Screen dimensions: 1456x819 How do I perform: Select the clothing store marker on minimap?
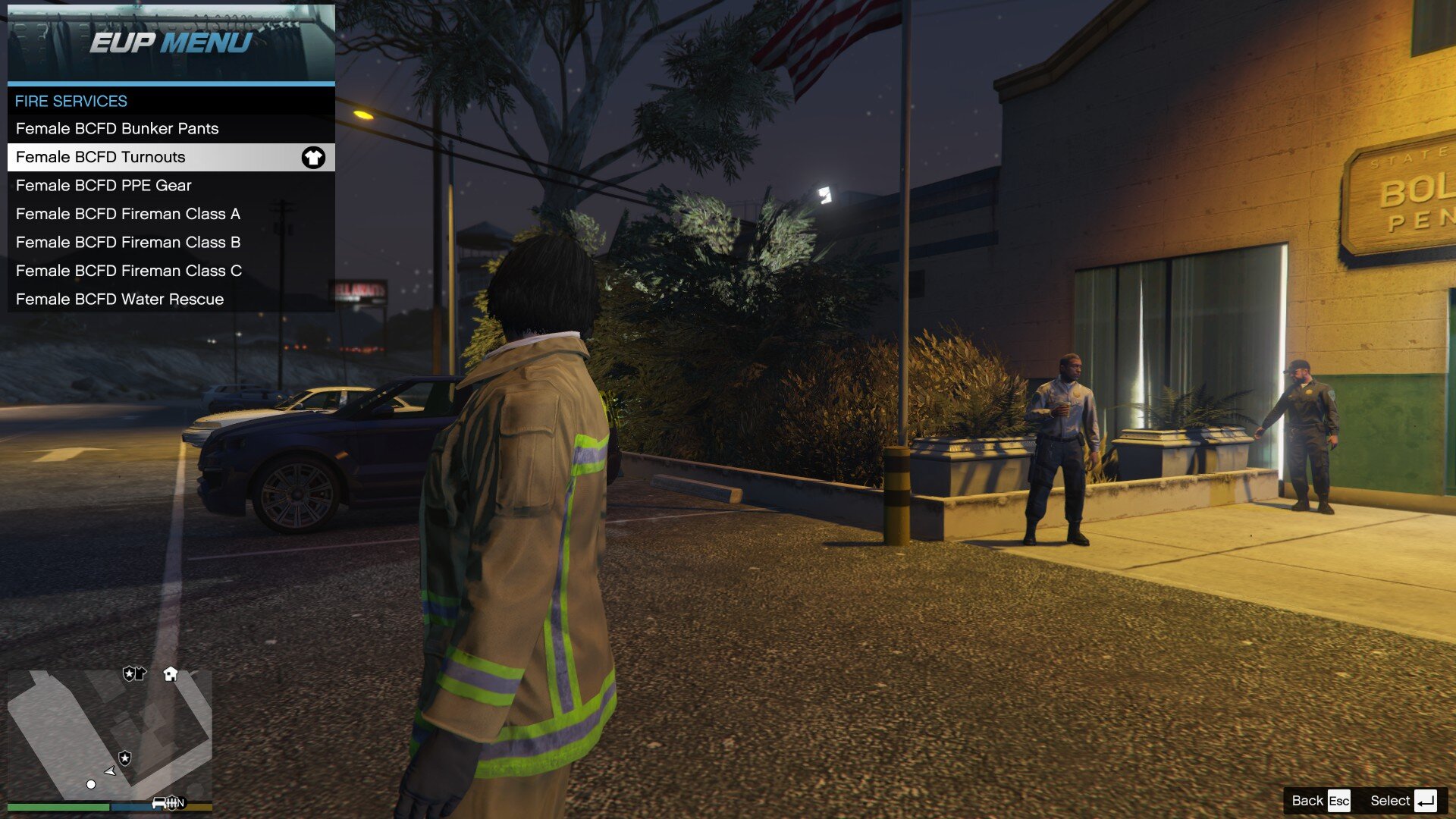[x=134, y=673]
